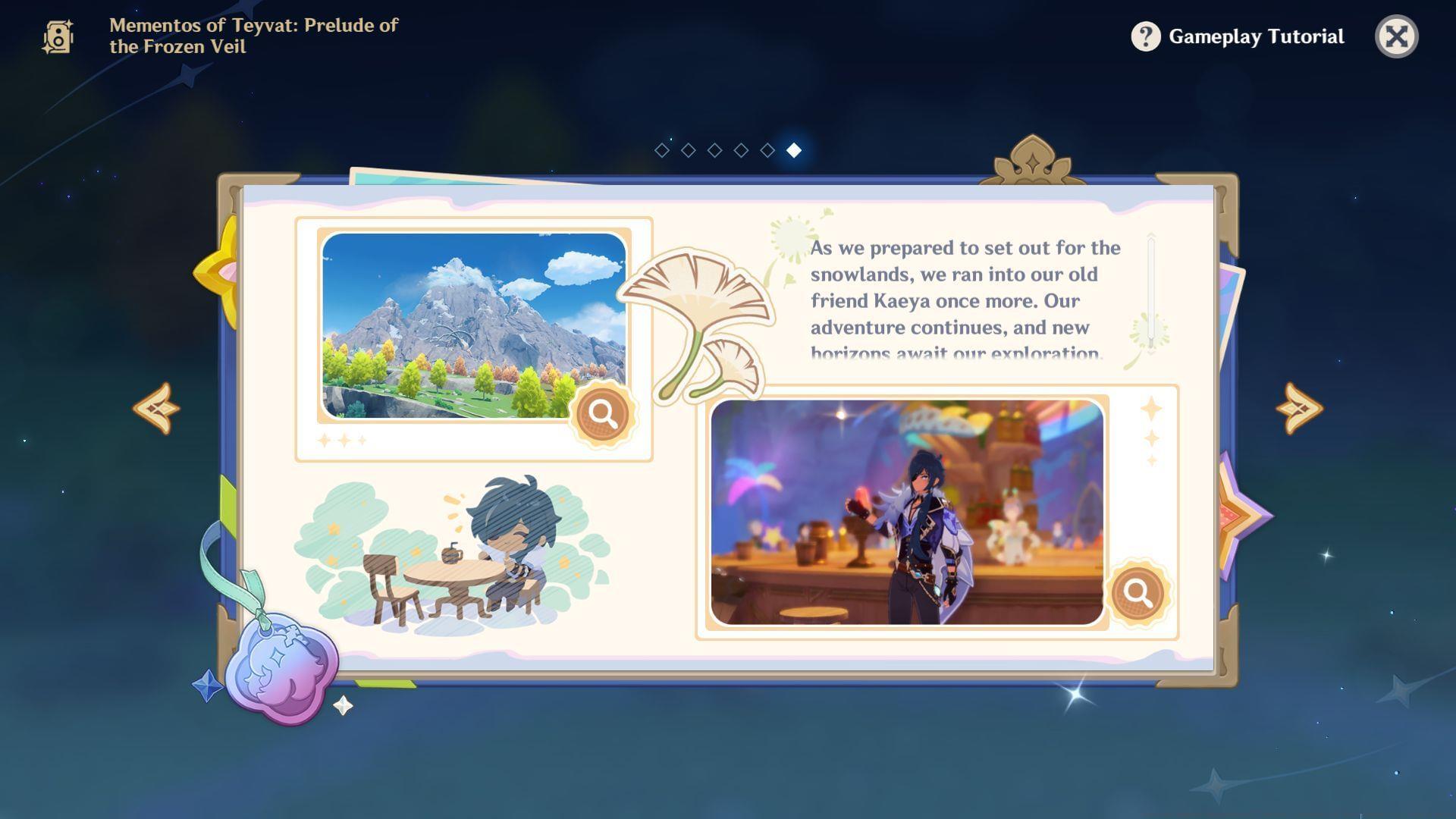The image size is (1456, 819).
Task: Open the album icon at top left
Action: (x=59, y=36)
